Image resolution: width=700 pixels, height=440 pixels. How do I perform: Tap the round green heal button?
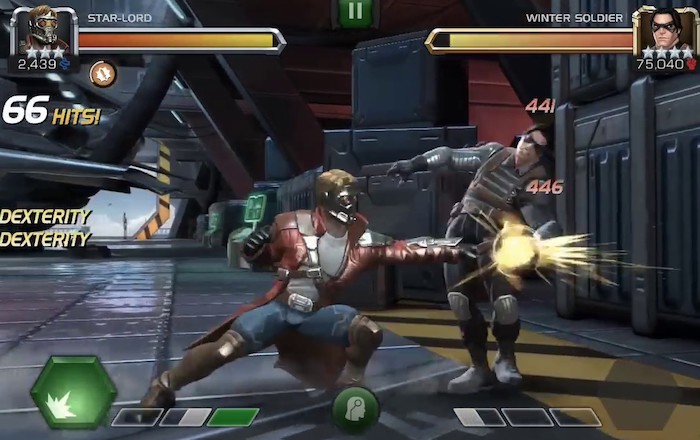click(355, 408)
